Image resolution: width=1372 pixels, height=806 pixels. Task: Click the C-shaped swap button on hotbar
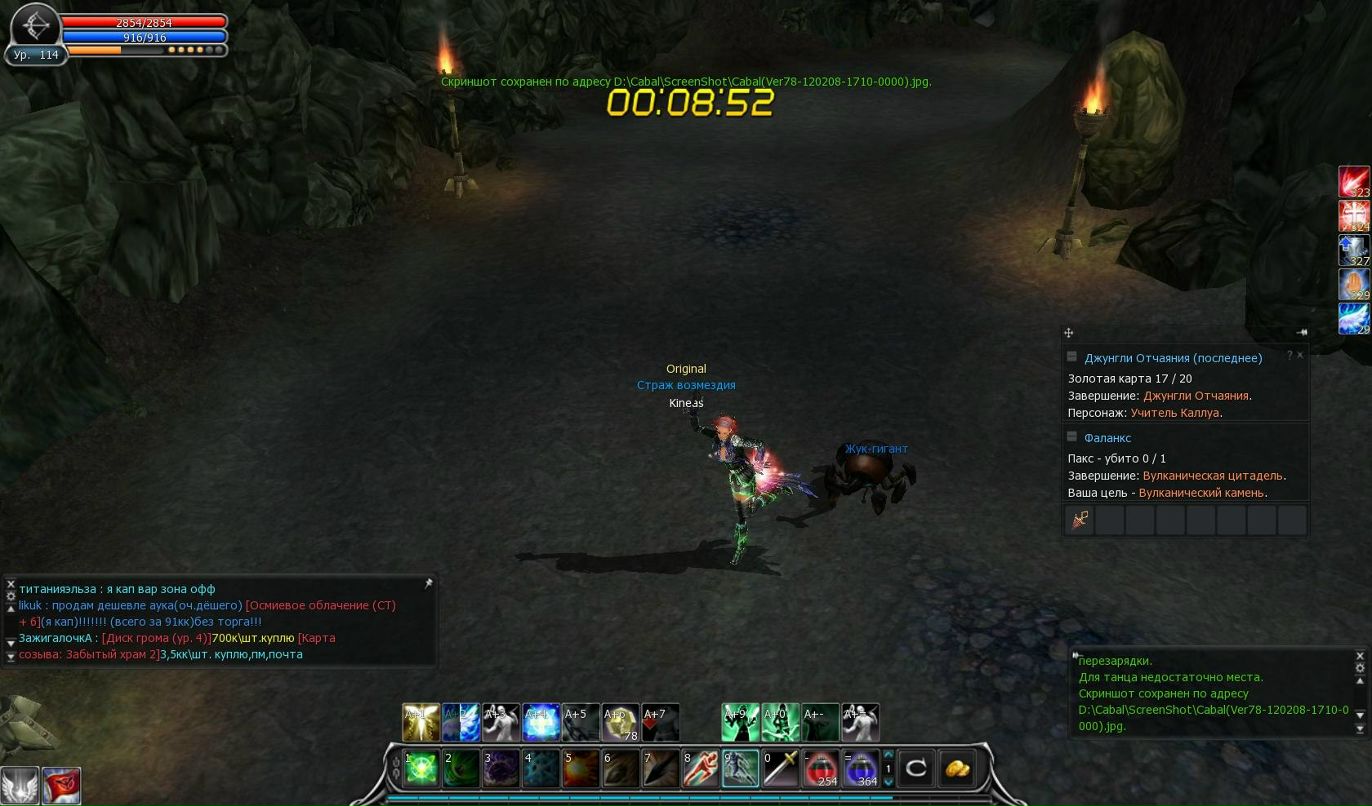coord(915,768)
